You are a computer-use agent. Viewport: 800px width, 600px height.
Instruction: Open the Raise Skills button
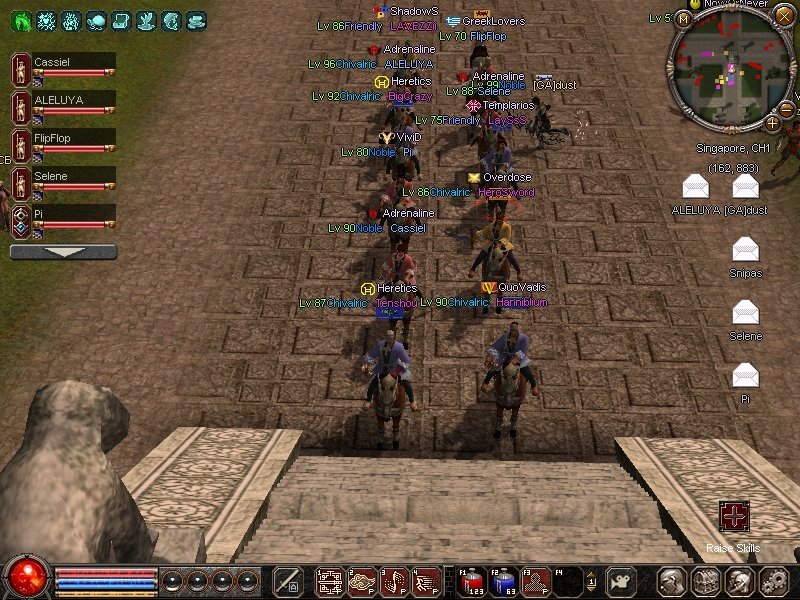[734, 517]
